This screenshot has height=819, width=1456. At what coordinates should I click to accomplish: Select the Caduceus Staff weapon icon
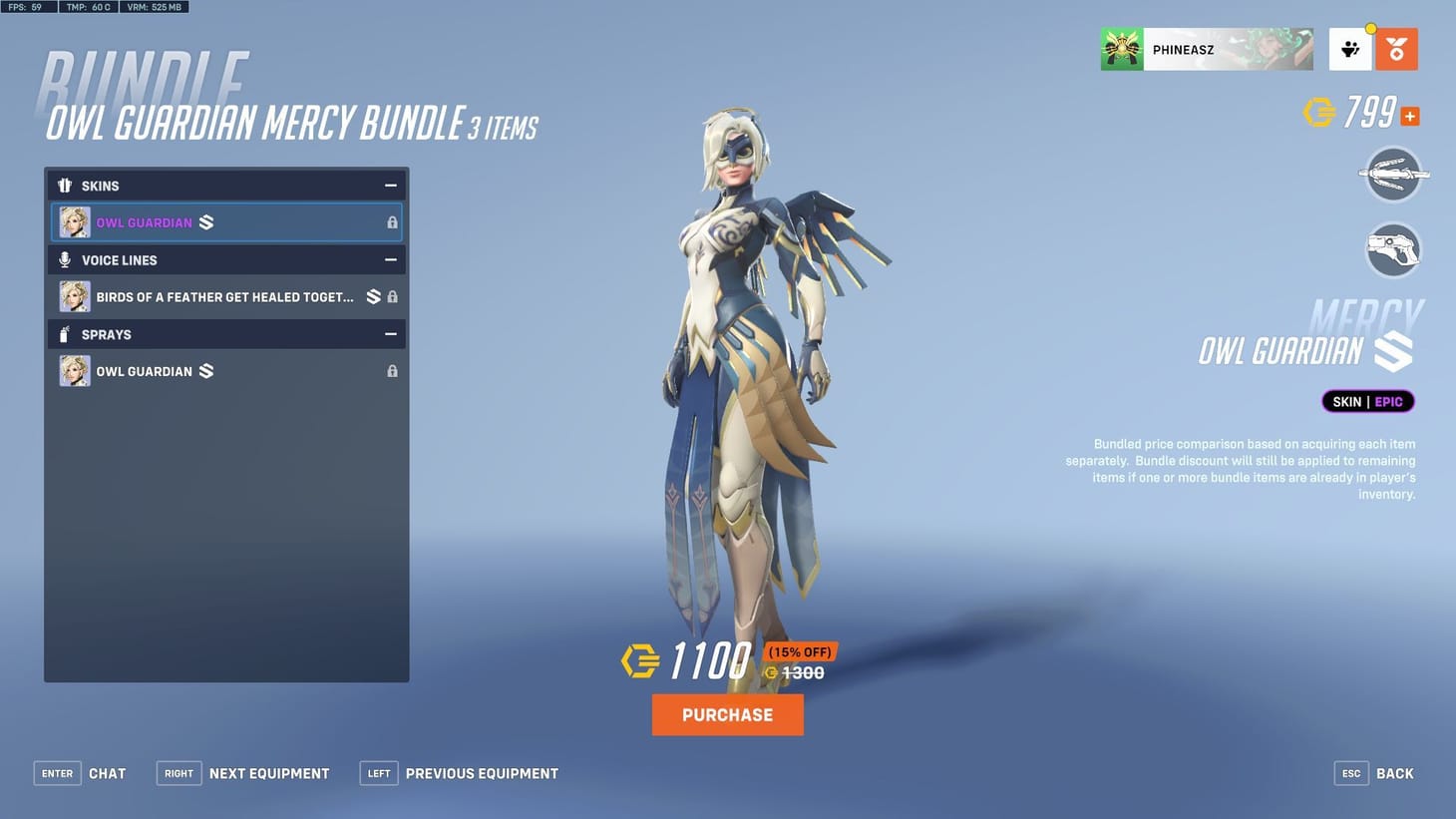click(1392, 175)
